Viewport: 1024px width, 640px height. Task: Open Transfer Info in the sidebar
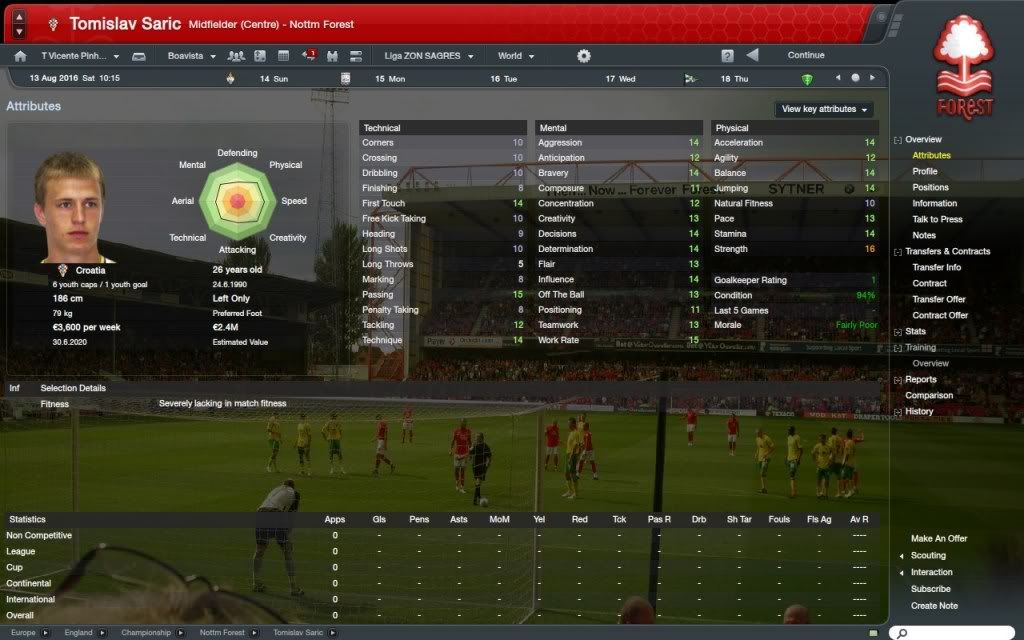[936, 268]
